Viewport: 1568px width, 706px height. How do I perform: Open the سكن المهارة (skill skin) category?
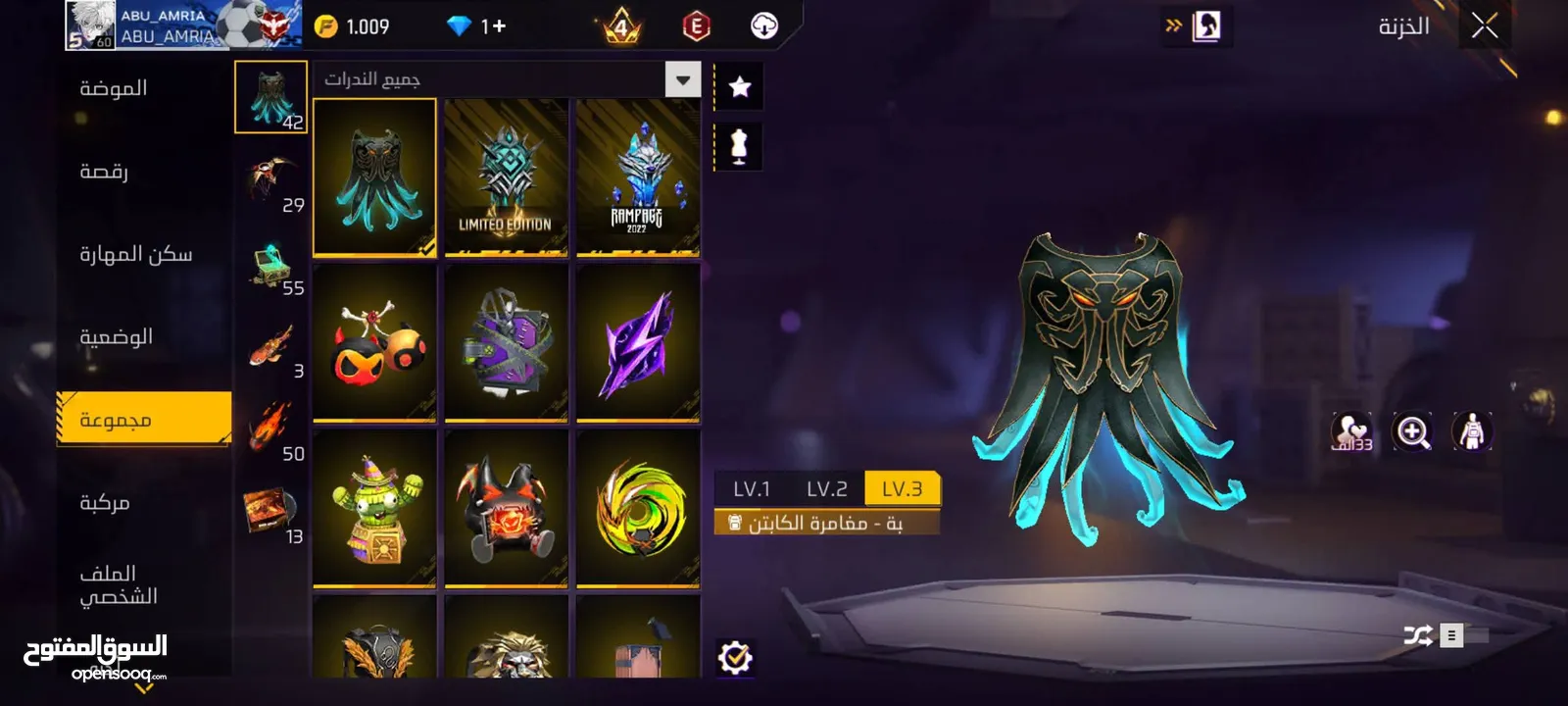135,254
